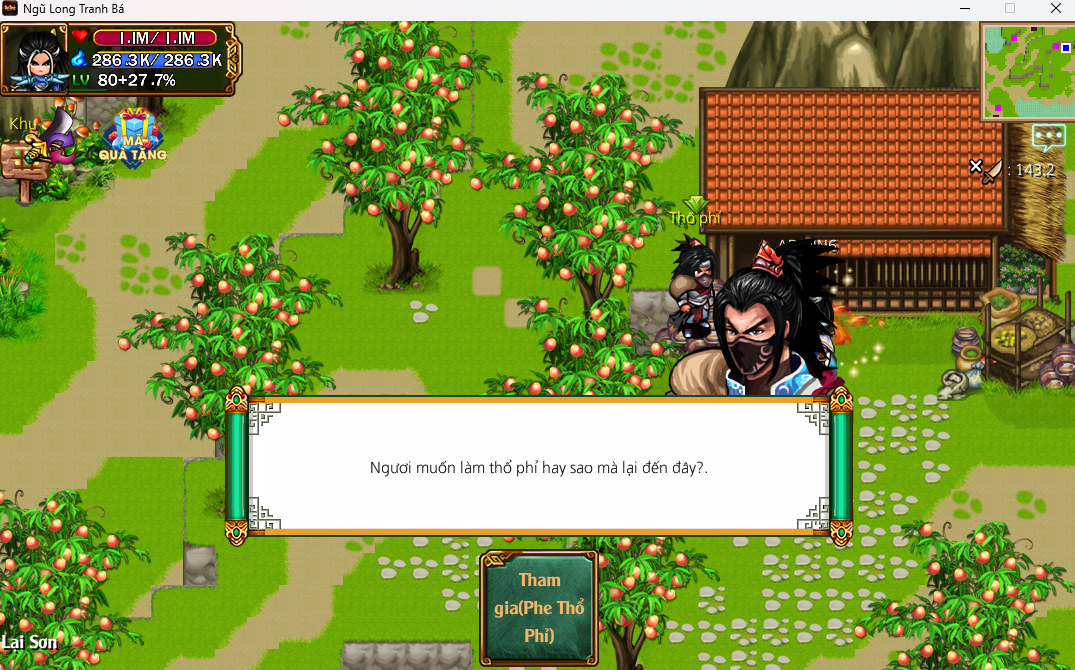Open the Mã Quà Tặng gift box
This screenshot has width=1075, height=670.
pyautogui.click(x=133, y=134)
